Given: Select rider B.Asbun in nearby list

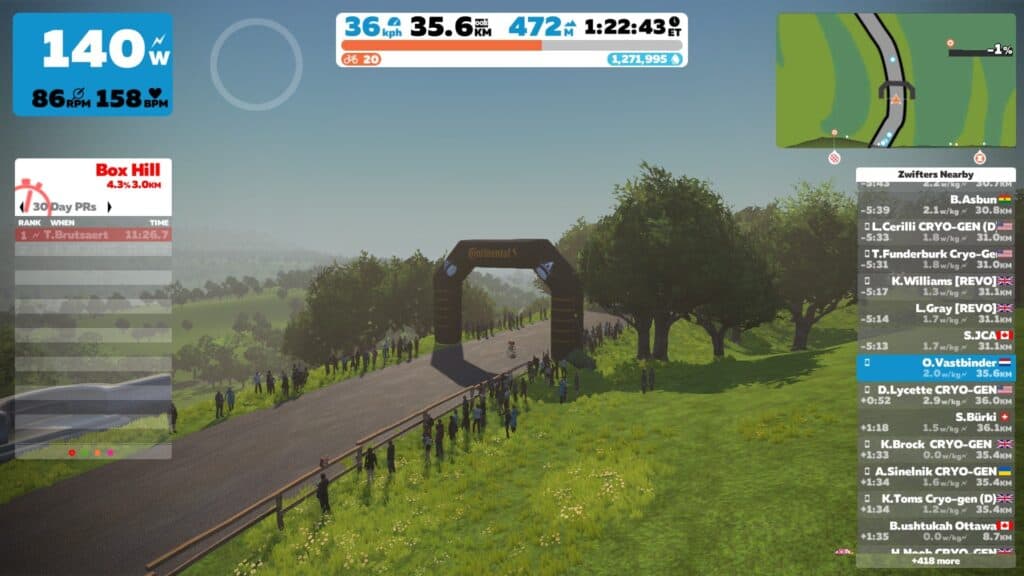Looking at the screenshot, I should click(936, 204).
